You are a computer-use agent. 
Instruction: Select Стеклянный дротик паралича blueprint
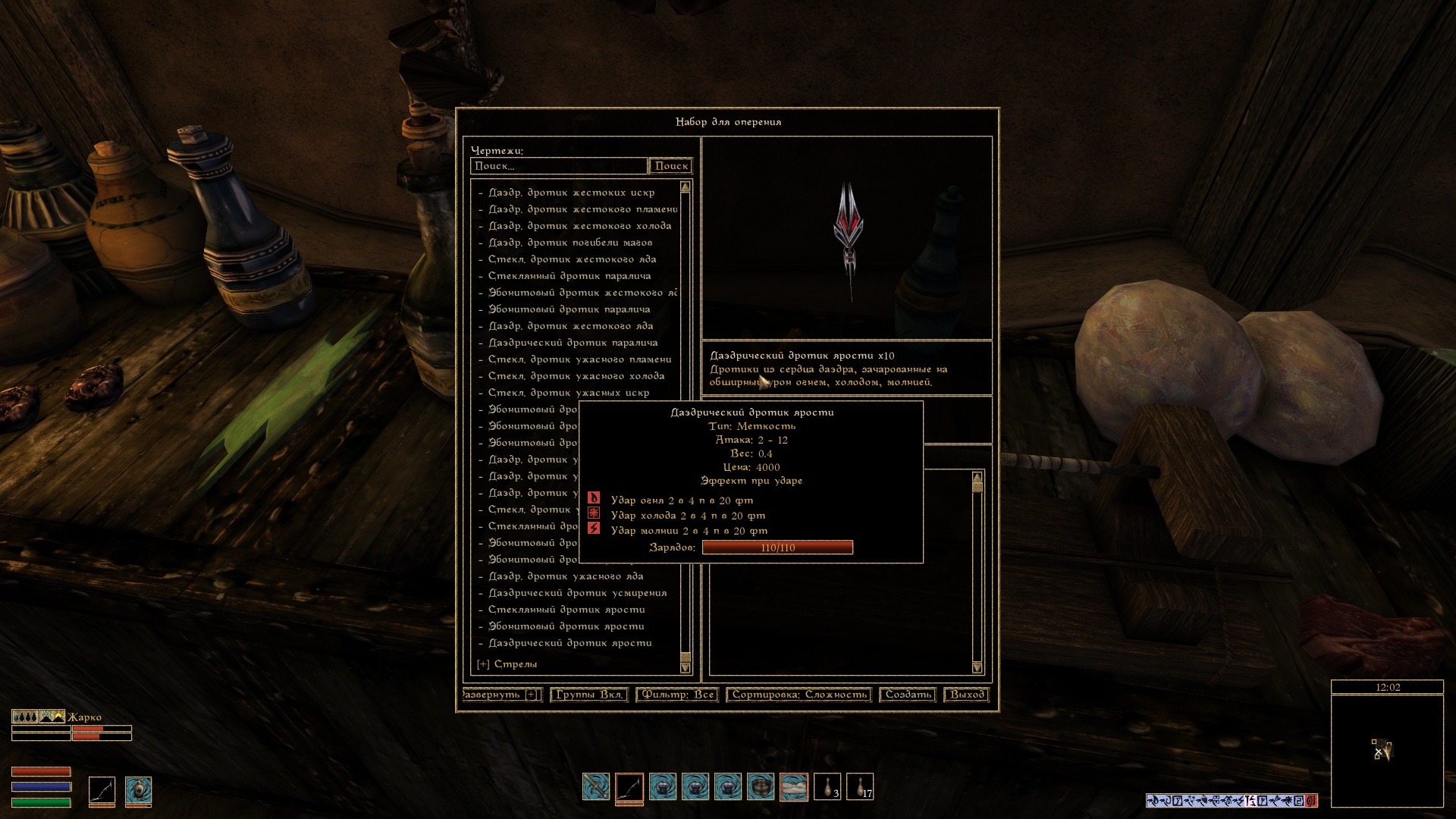(x=569, y=276)
